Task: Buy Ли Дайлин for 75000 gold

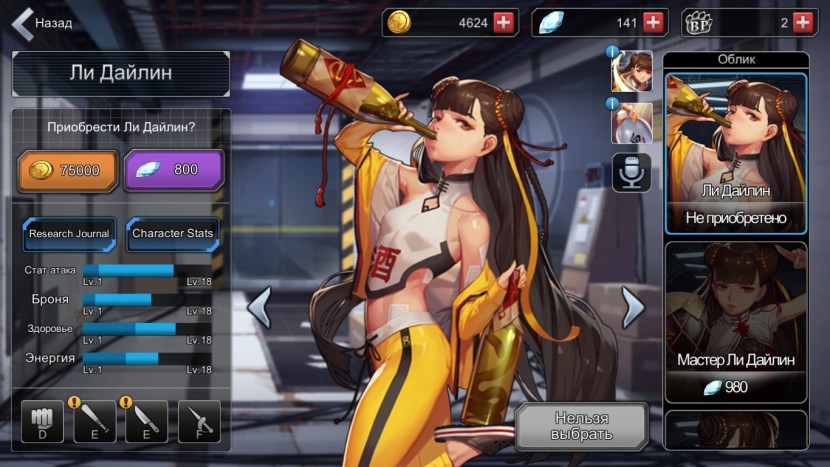Action: pos(66,170)
